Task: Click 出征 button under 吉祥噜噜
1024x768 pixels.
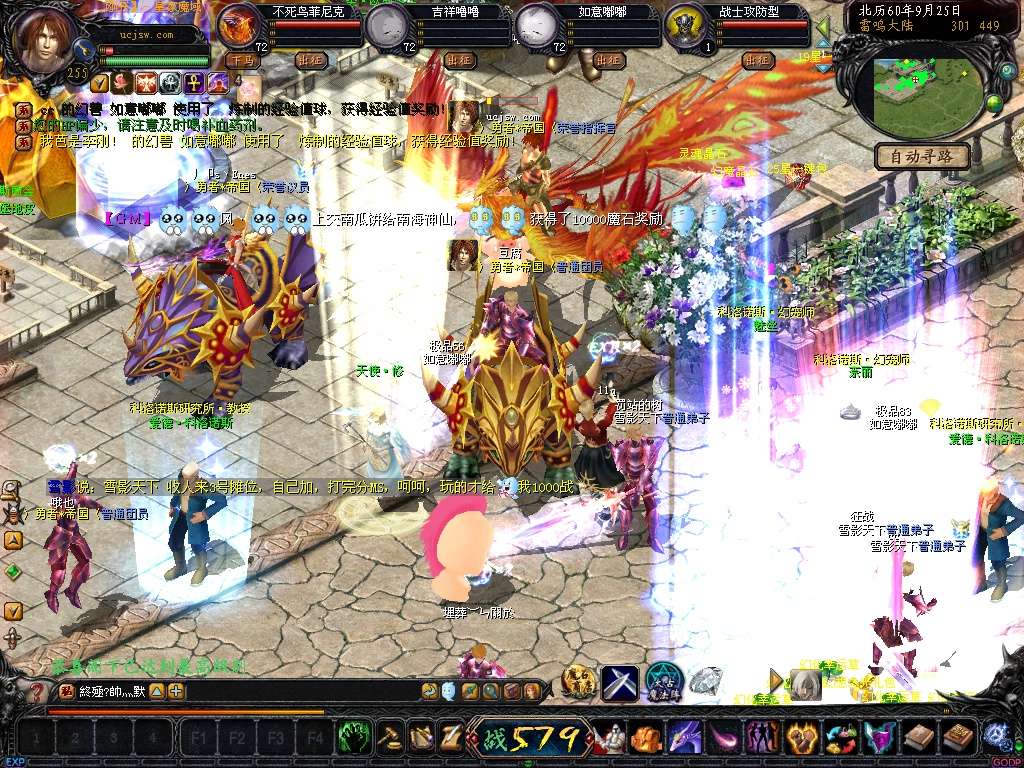Action: [459, 60]
